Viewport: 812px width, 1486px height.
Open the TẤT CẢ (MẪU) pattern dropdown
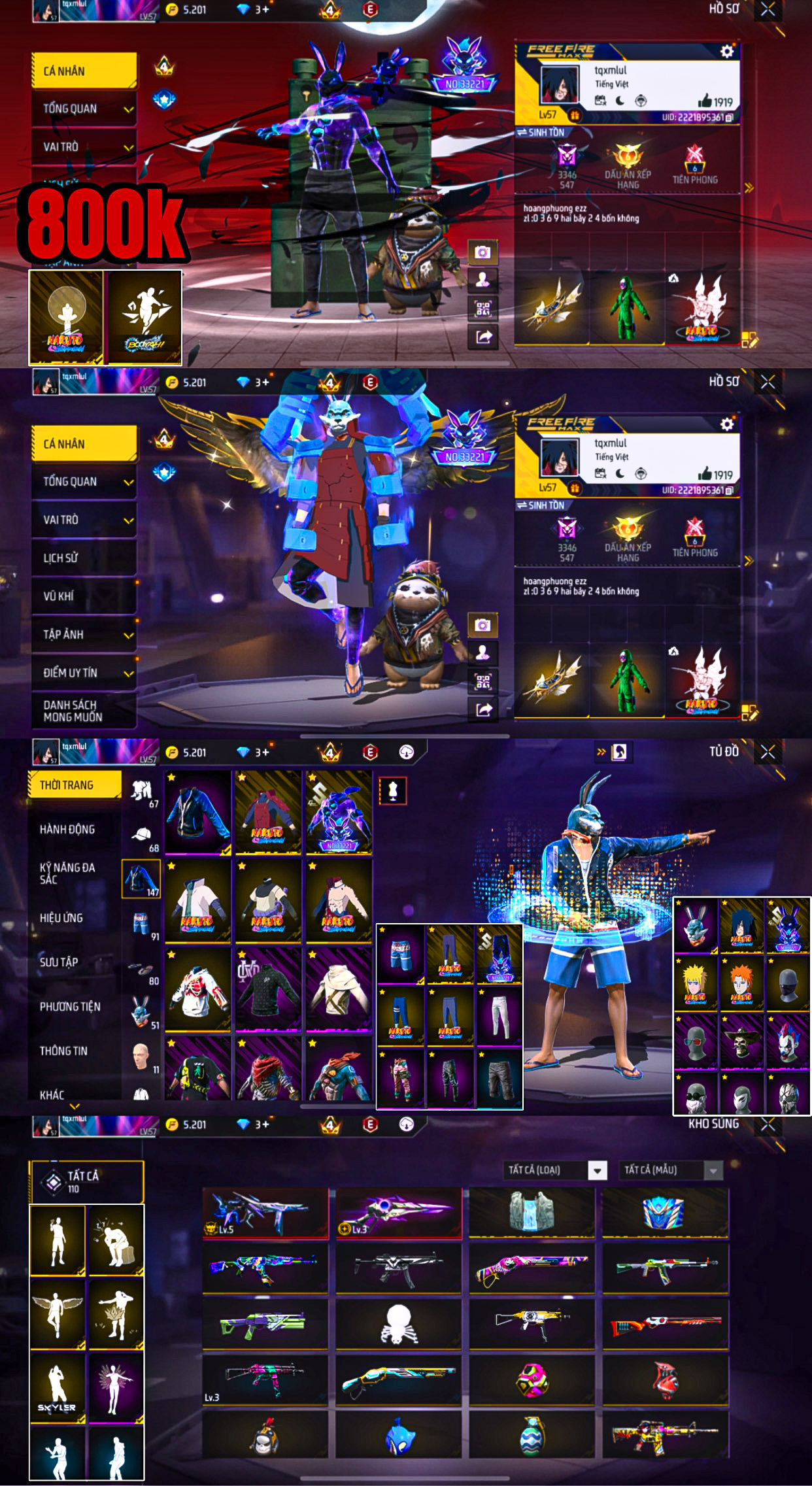pos(671,1170)
